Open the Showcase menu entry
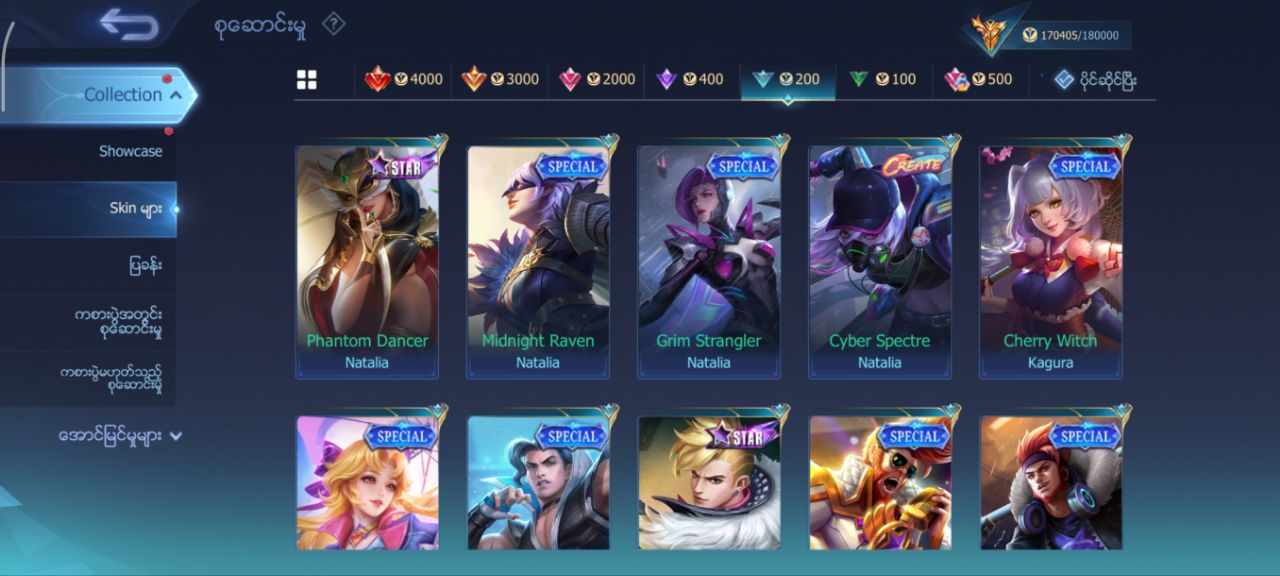This screenshot has height=576, width=1280. [x=130, y=152]
